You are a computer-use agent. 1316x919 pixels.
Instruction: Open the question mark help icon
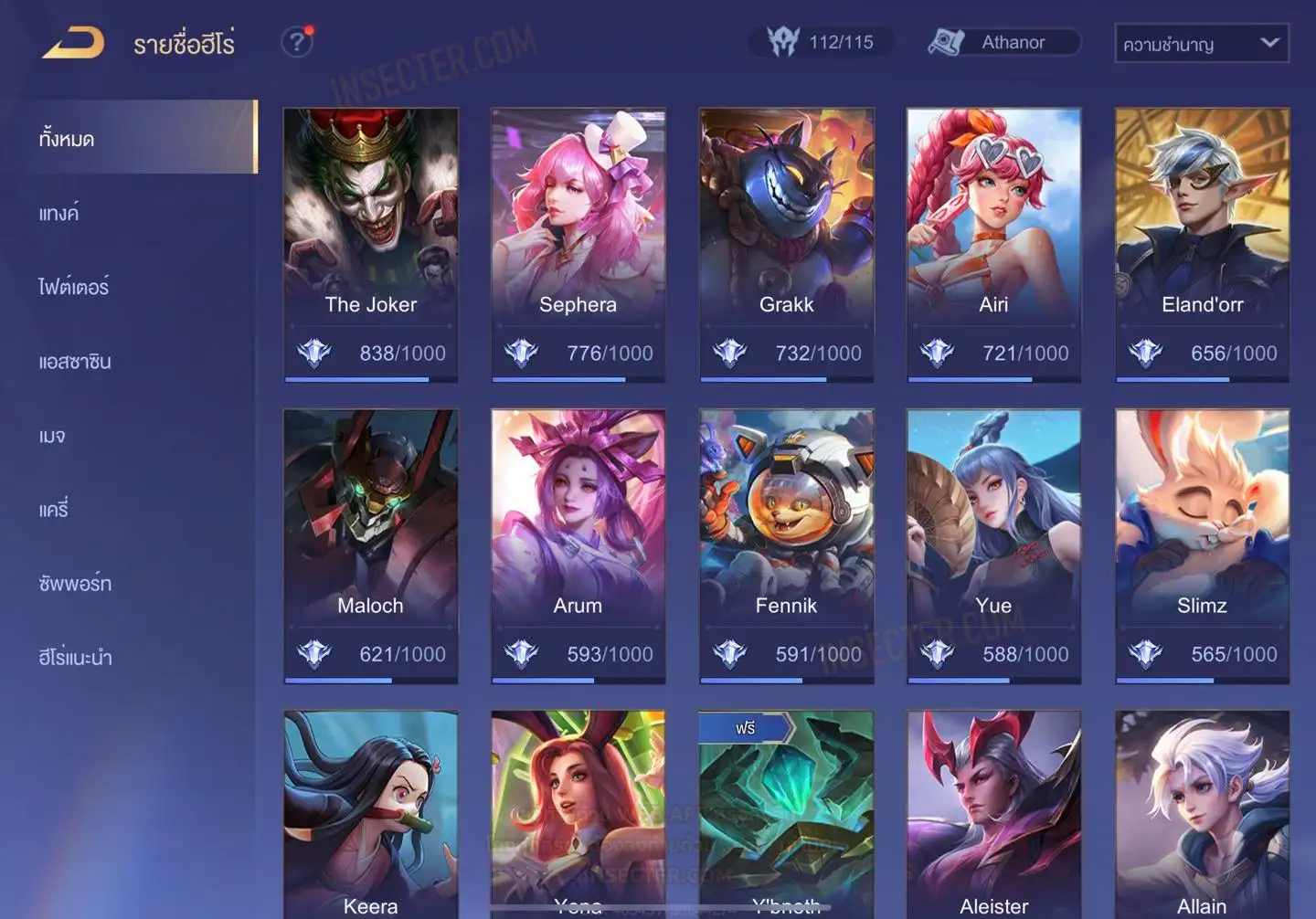click(x=297, y=42)
